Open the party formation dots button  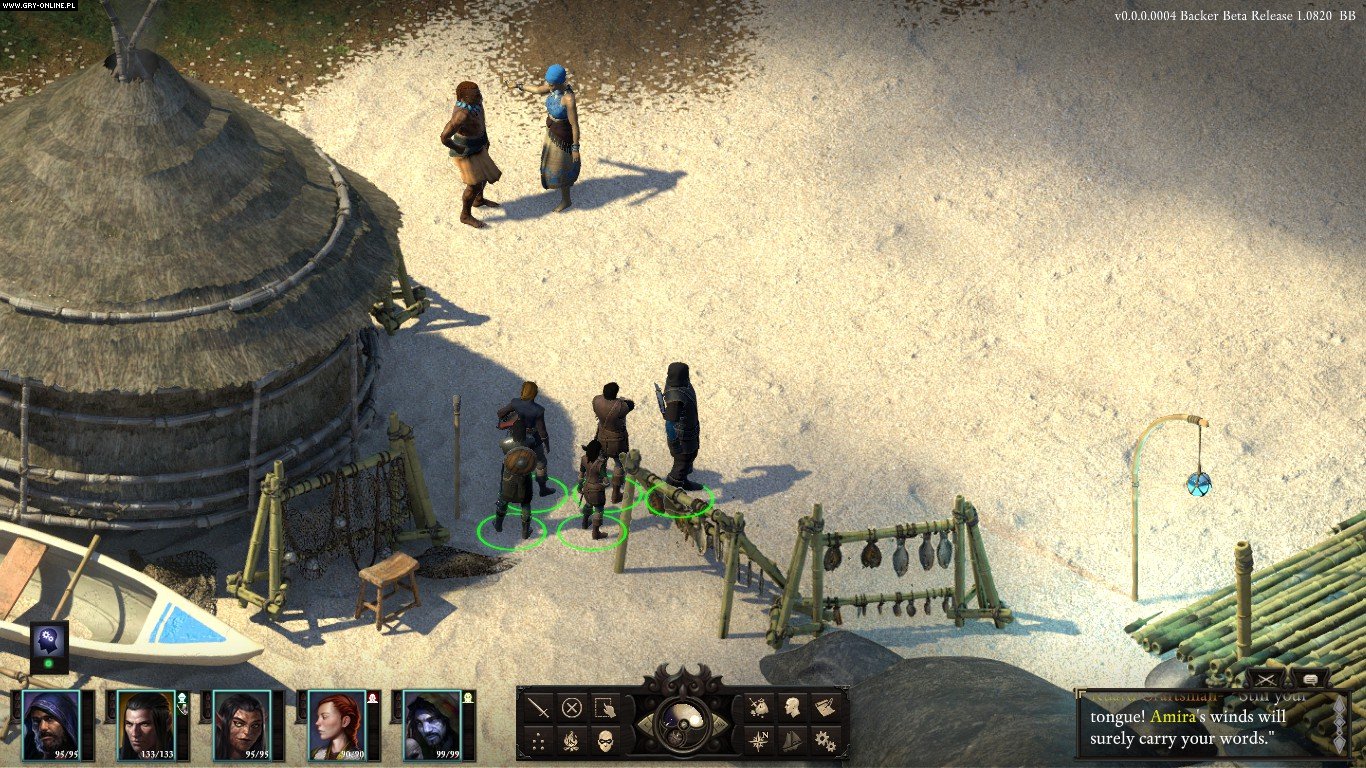(x=540, y=741)
